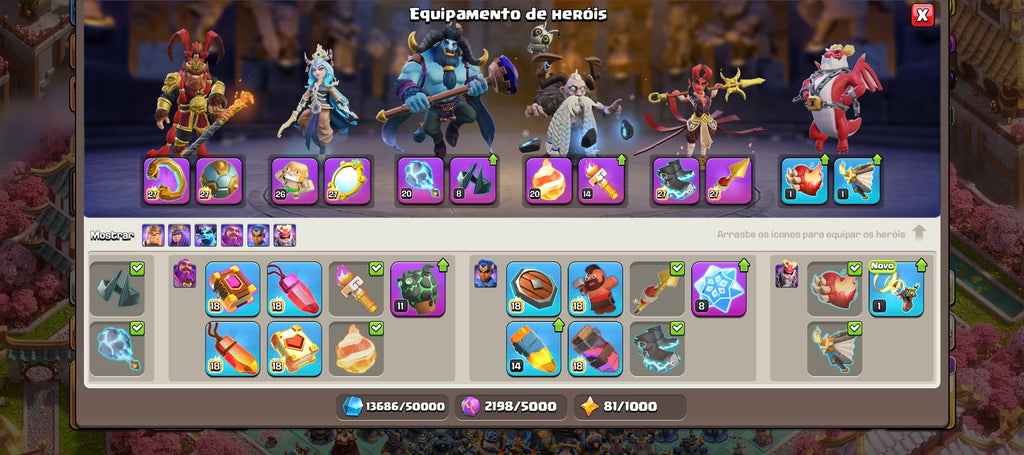Select the equipped dark orb level 20
This screenshot has height=455, width=1024.
(x=421, y=181)
